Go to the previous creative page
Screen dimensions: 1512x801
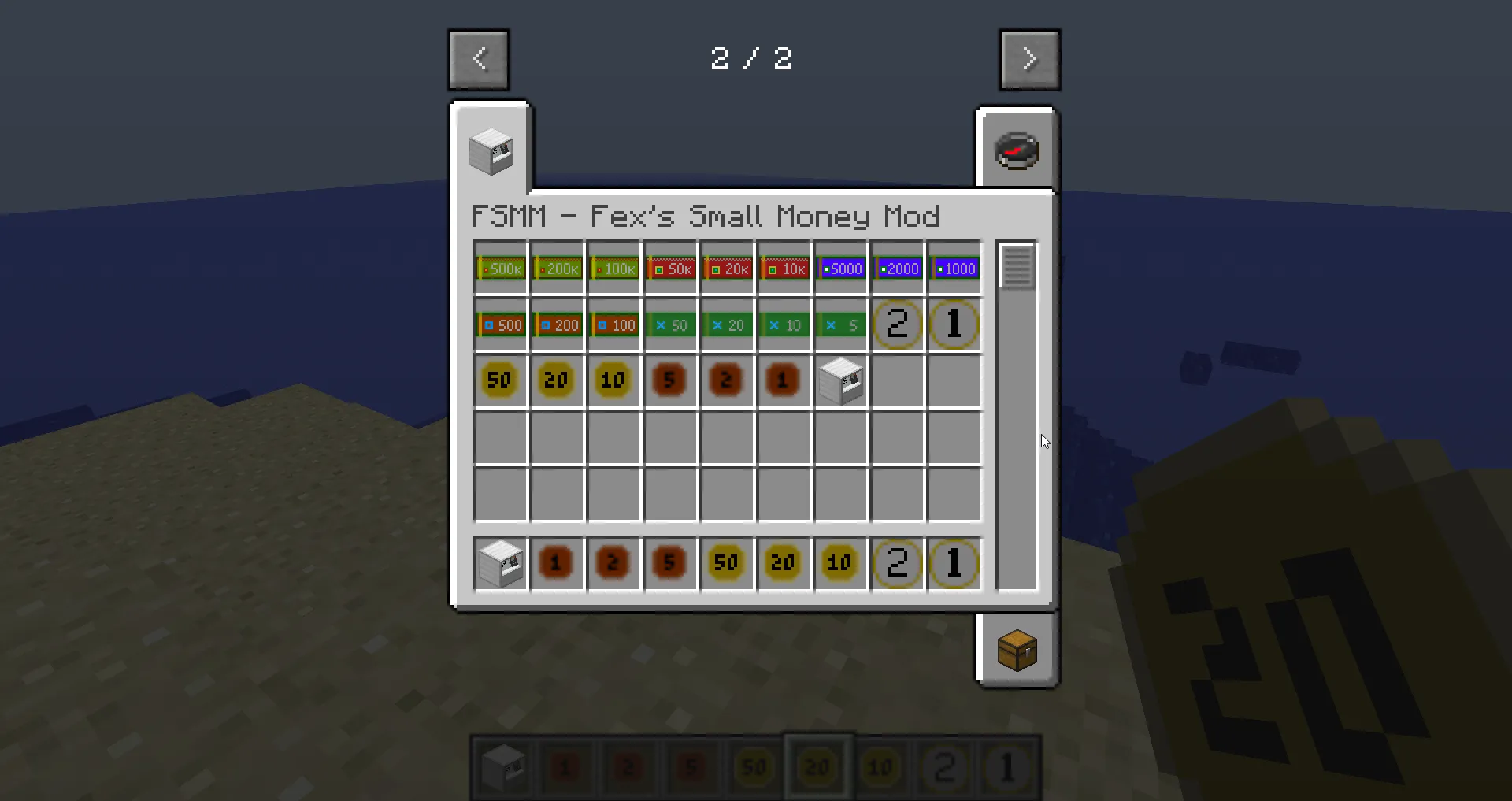coord(478,59)
